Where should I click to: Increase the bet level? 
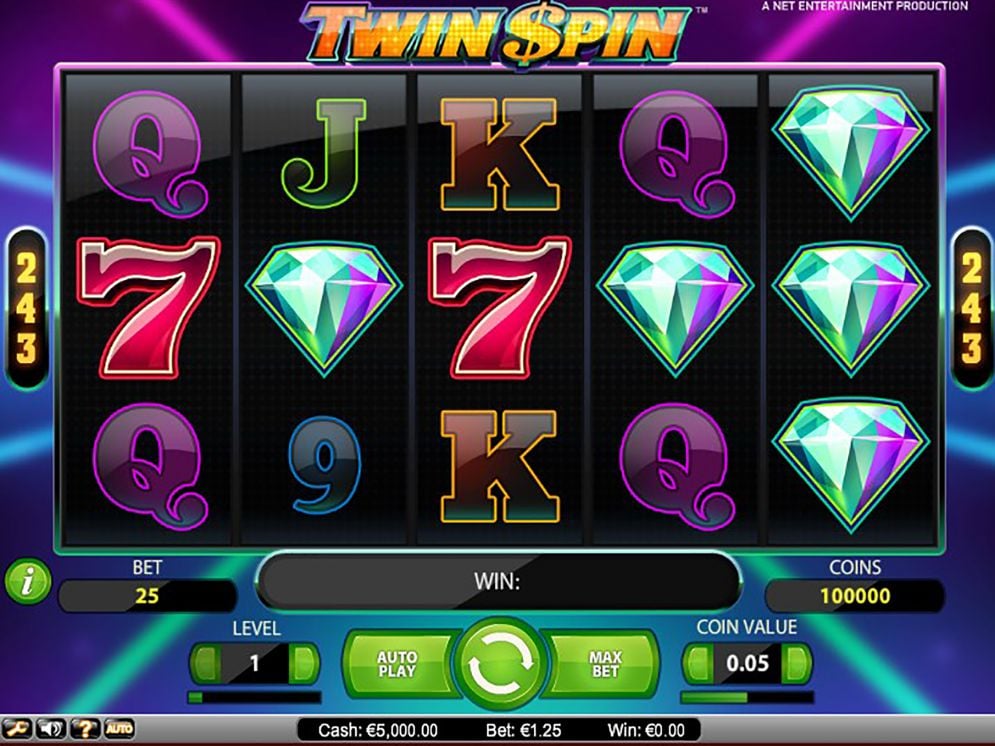pos(304,663)
